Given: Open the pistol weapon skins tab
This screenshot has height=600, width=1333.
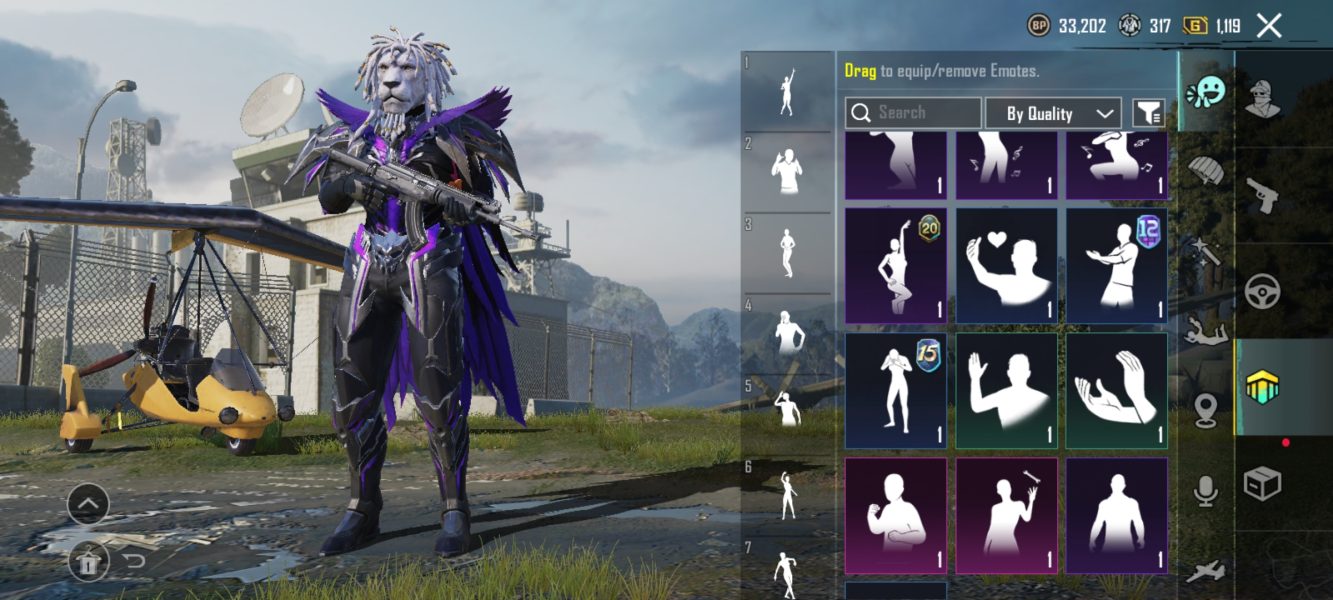Looking at the screenshot, I should pos(1264,194).
